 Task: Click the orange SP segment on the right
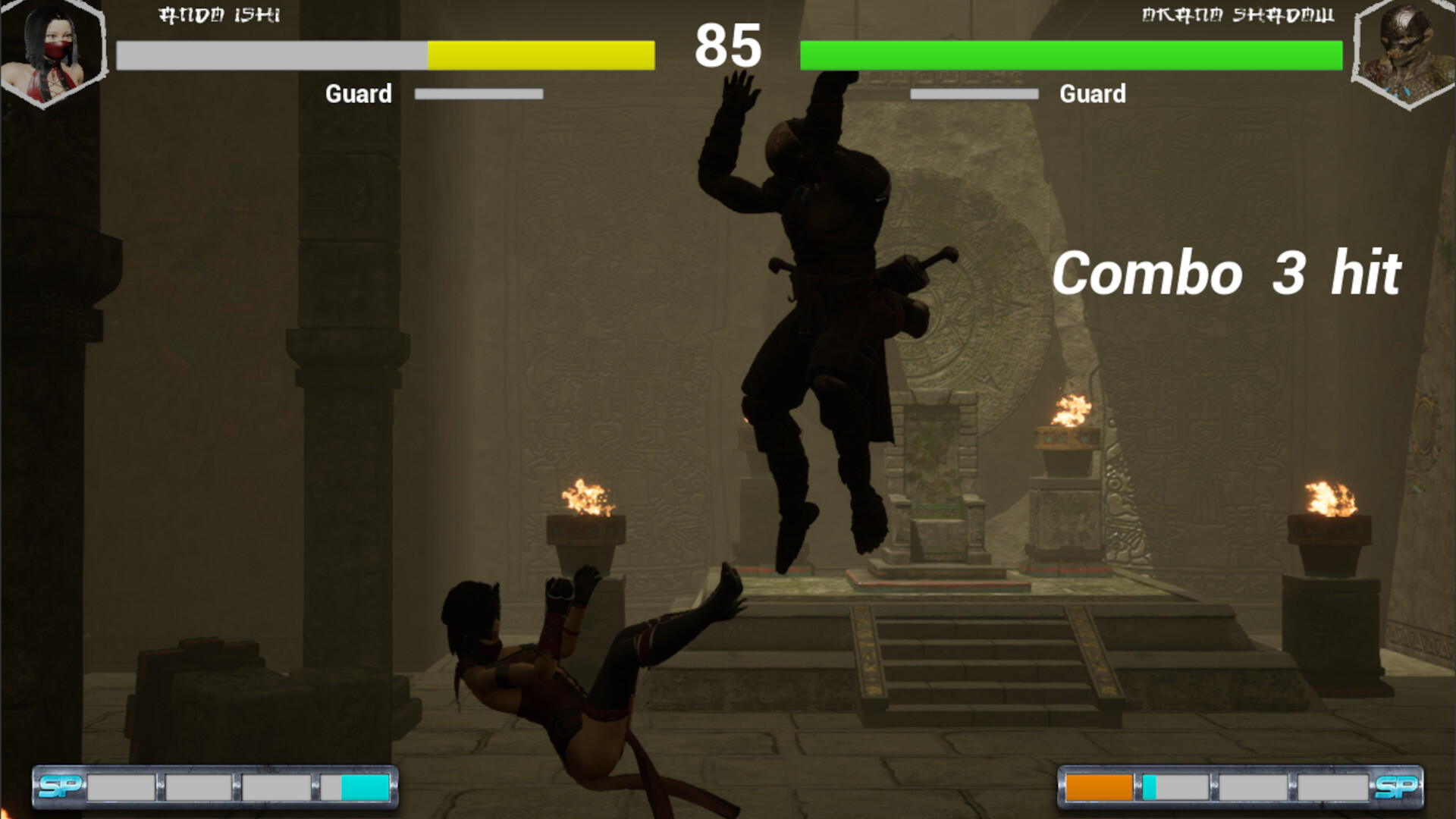click(x=1098, y=787)
